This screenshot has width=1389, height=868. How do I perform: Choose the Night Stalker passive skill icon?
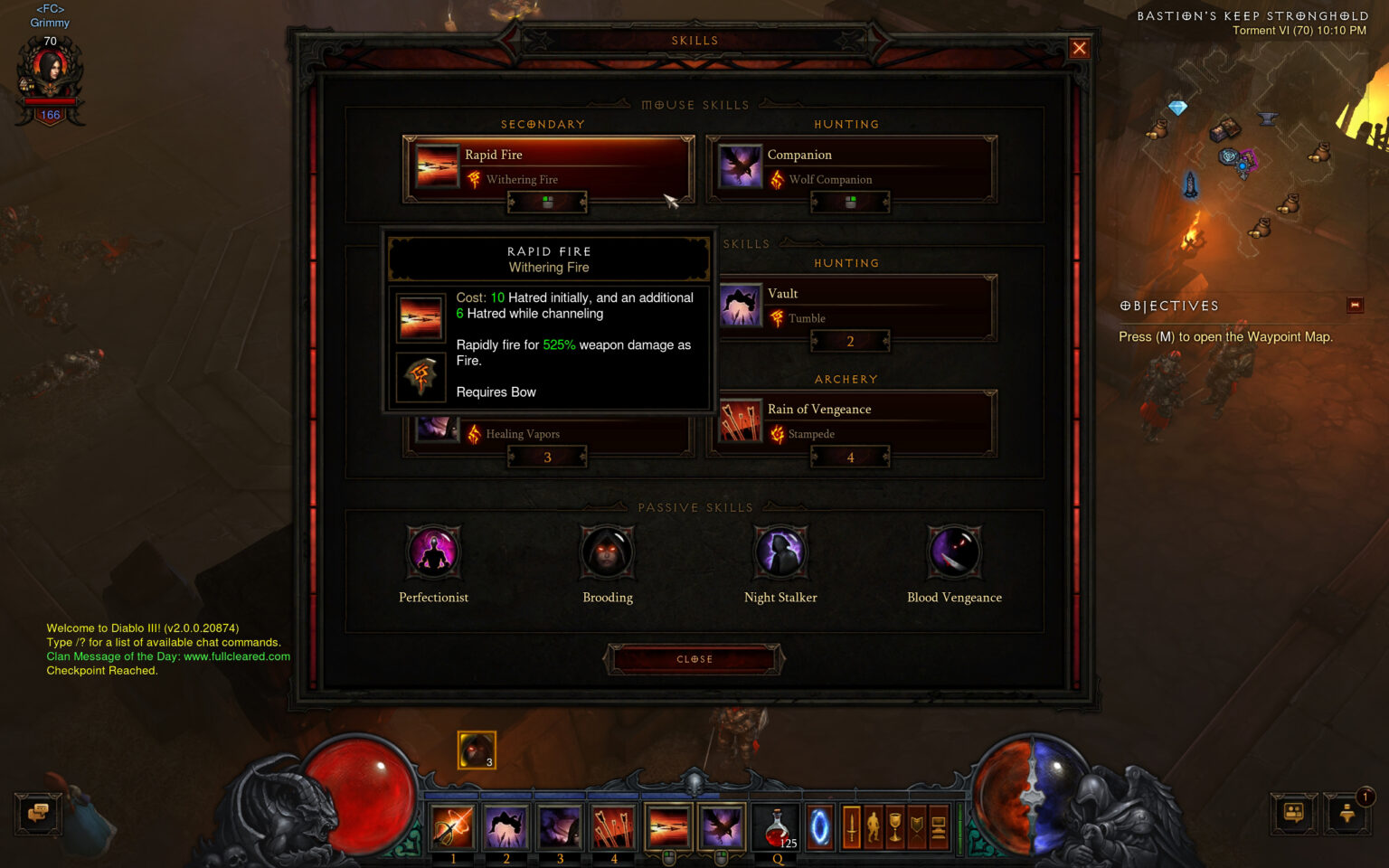780,552
